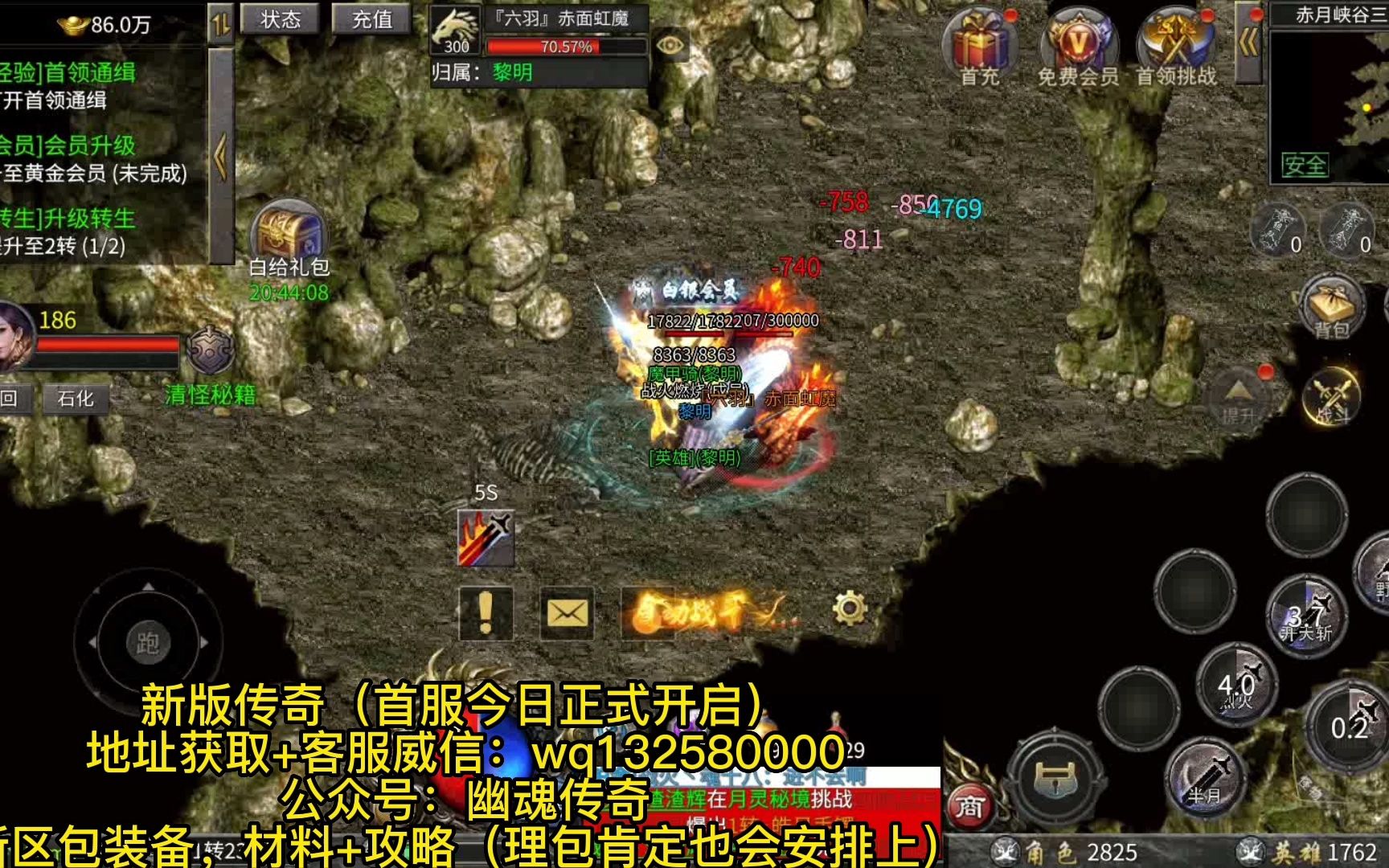Toggle 安全 mode on the minimap
This screenshot has height=868, width=1389.
coord(1305,163)
